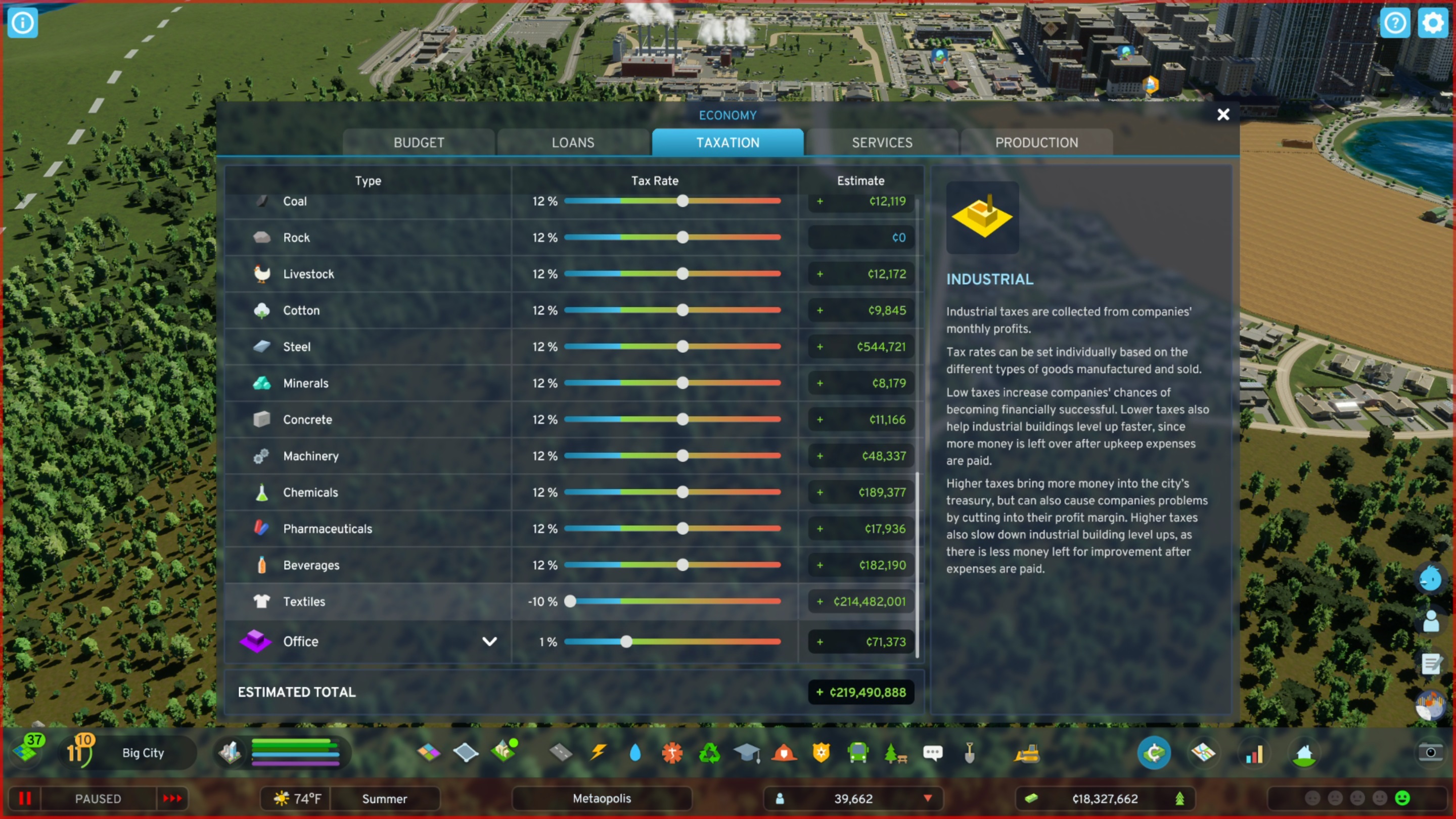Switch to the Budget tab
The image size is (1456, 819).
pos(418,143)
